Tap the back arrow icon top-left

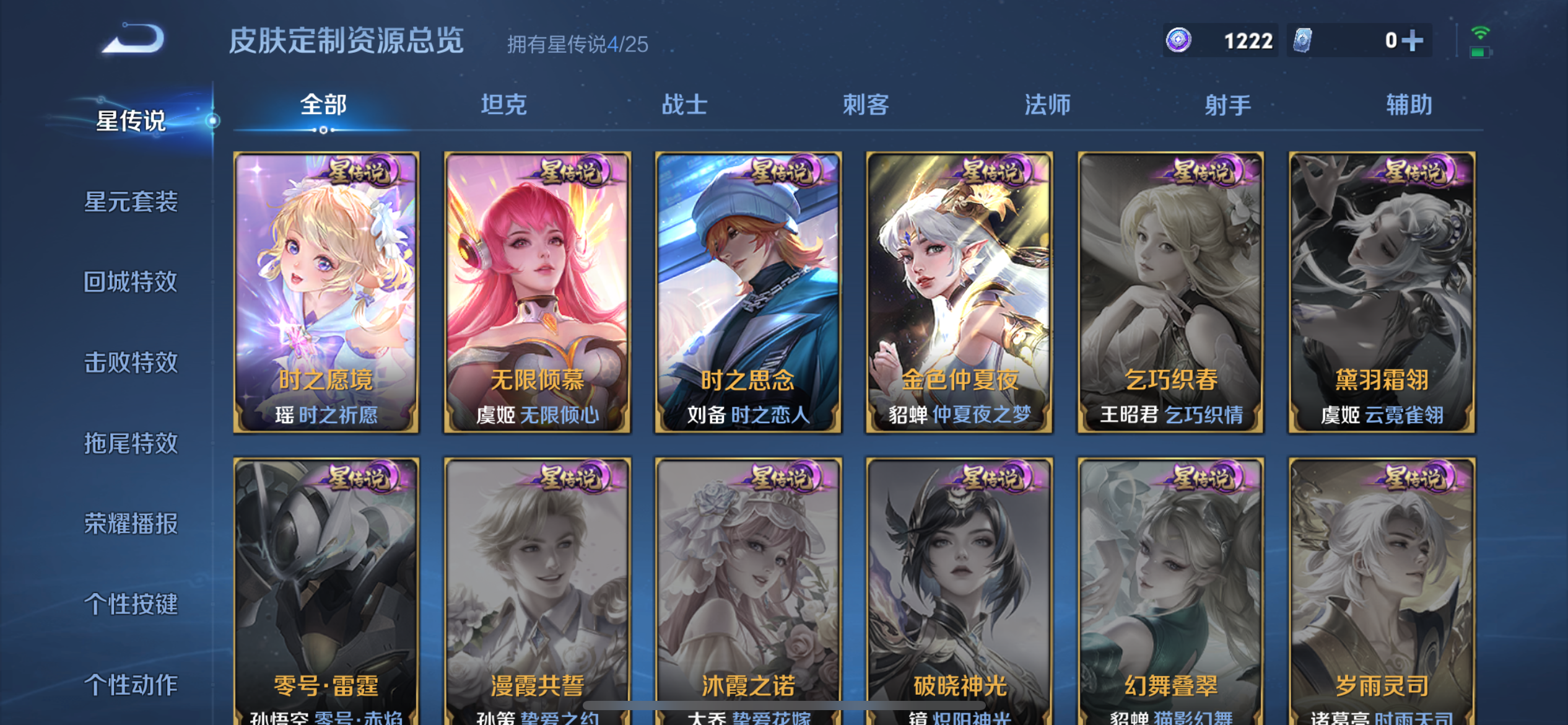(x=131, y=38)
